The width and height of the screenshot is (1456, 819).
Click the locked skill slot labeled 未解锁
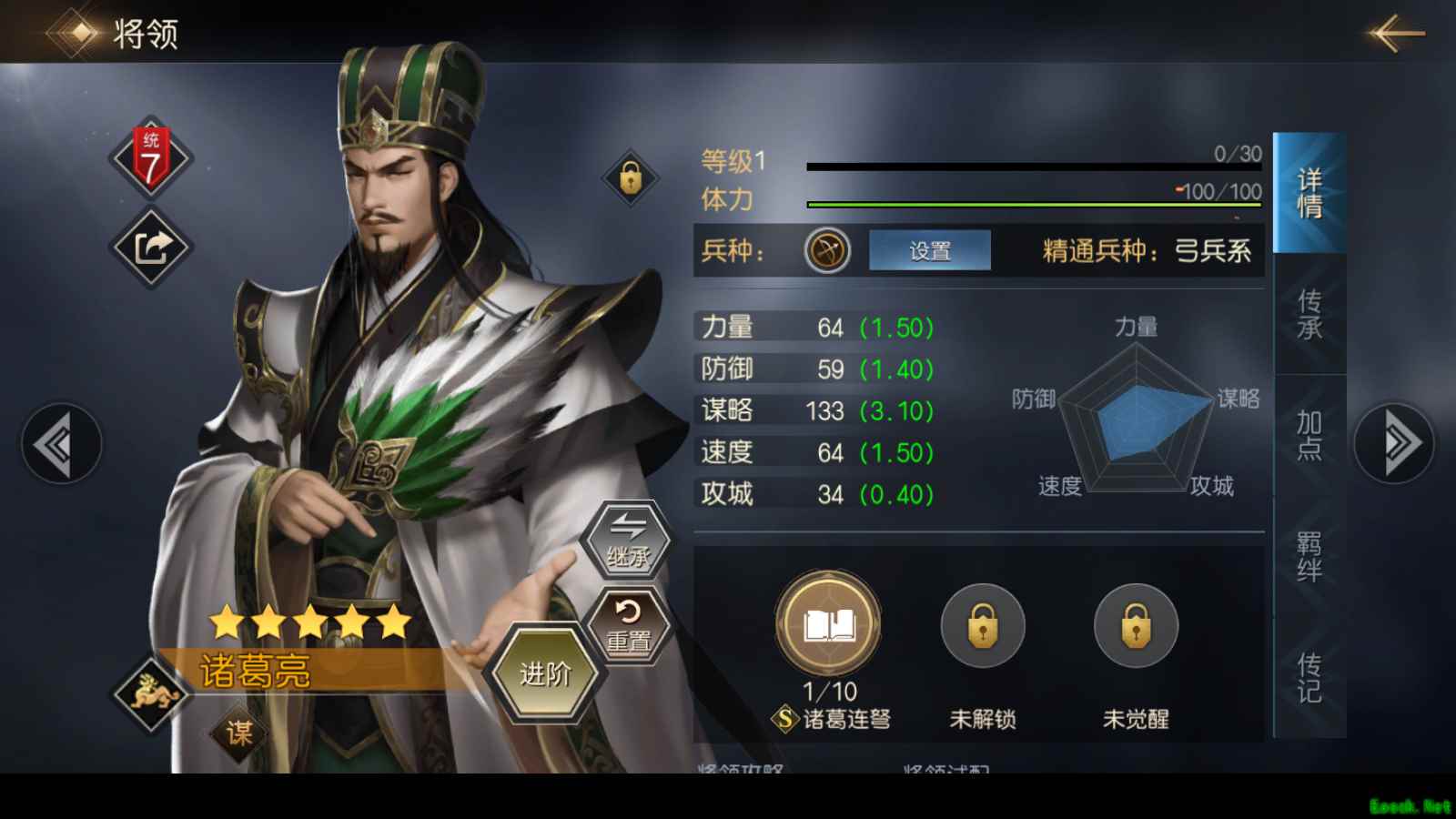coord(982,624)
